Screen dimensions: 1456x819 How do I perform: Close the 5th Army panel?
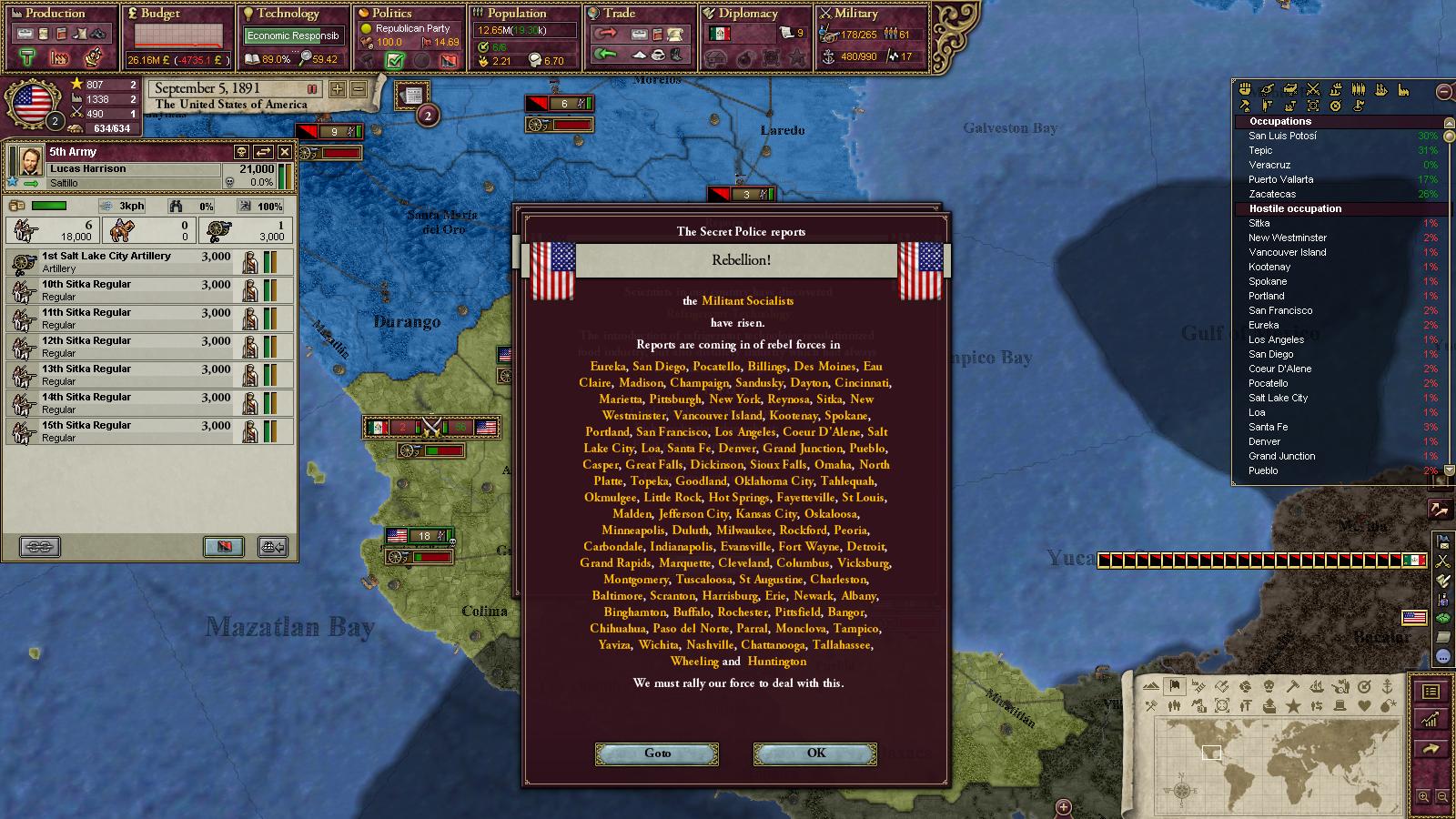pyautogui.click(x=285, y=152)
